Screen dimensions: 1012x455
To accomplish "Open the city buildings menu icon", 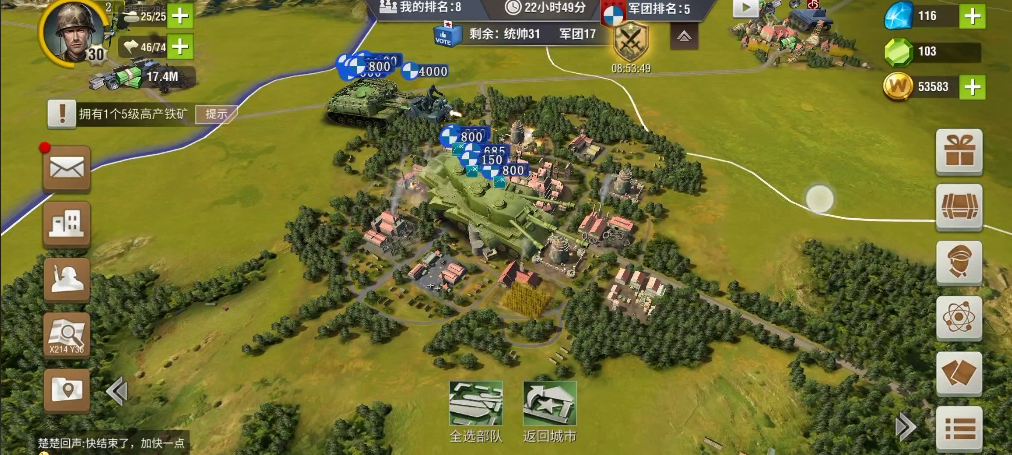I will coord(67,224).
